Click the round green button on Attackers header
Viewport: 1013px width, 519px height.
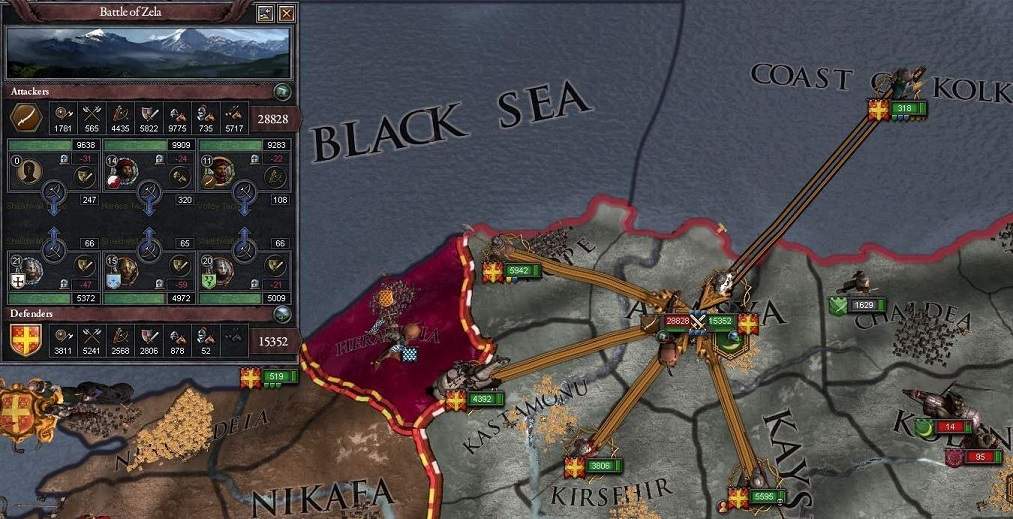(283, 92)
